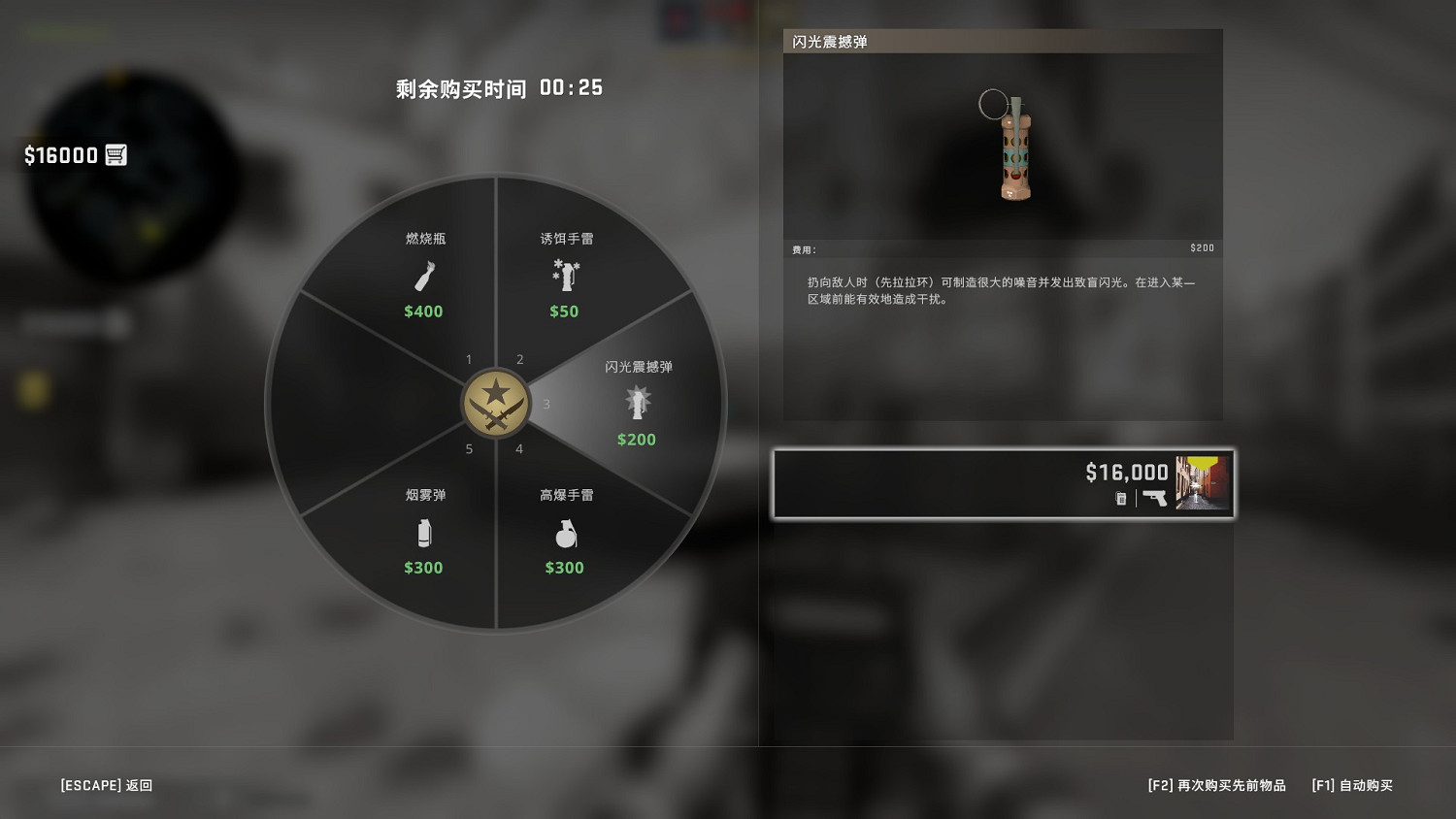The width and height of the screenshot is (1456, 819).
Task: Select wheel slot number 1
Action: [468, 359]
